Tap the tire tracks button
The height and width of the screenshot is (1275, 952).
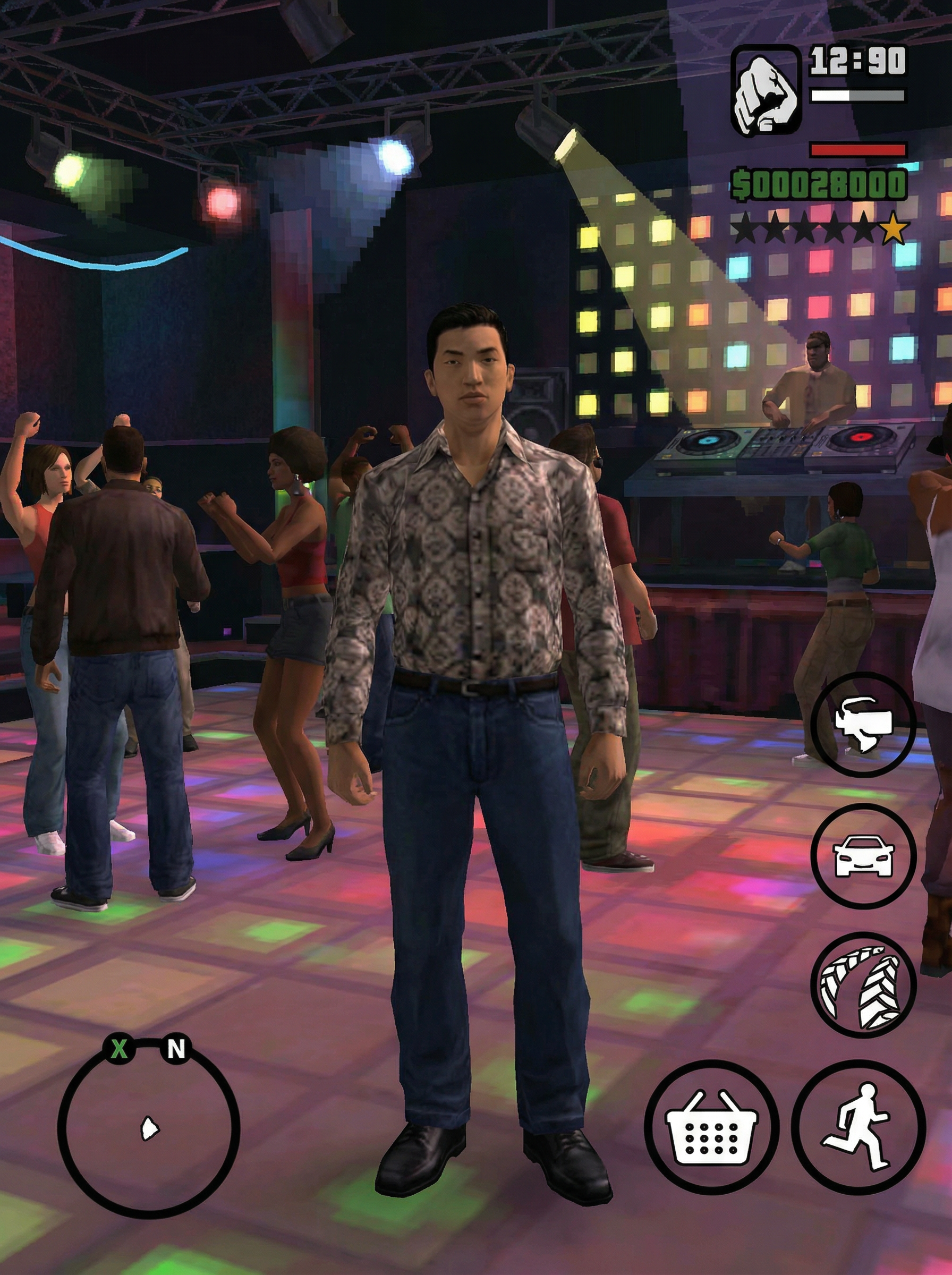pyautogui.click(x=863, y=984)
